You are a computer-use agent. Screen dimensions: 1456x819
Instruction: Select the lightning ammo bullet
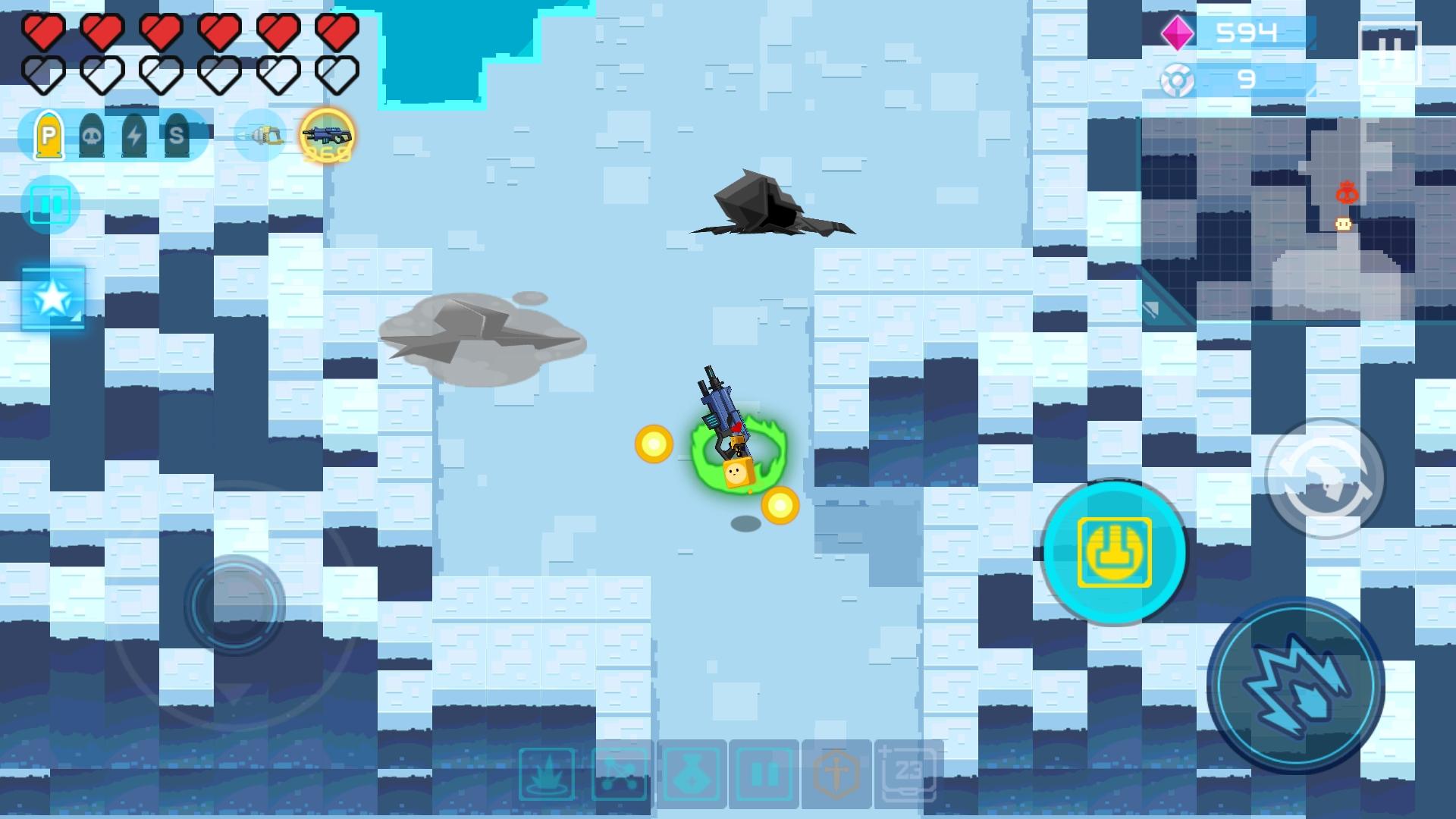point(133,136)
